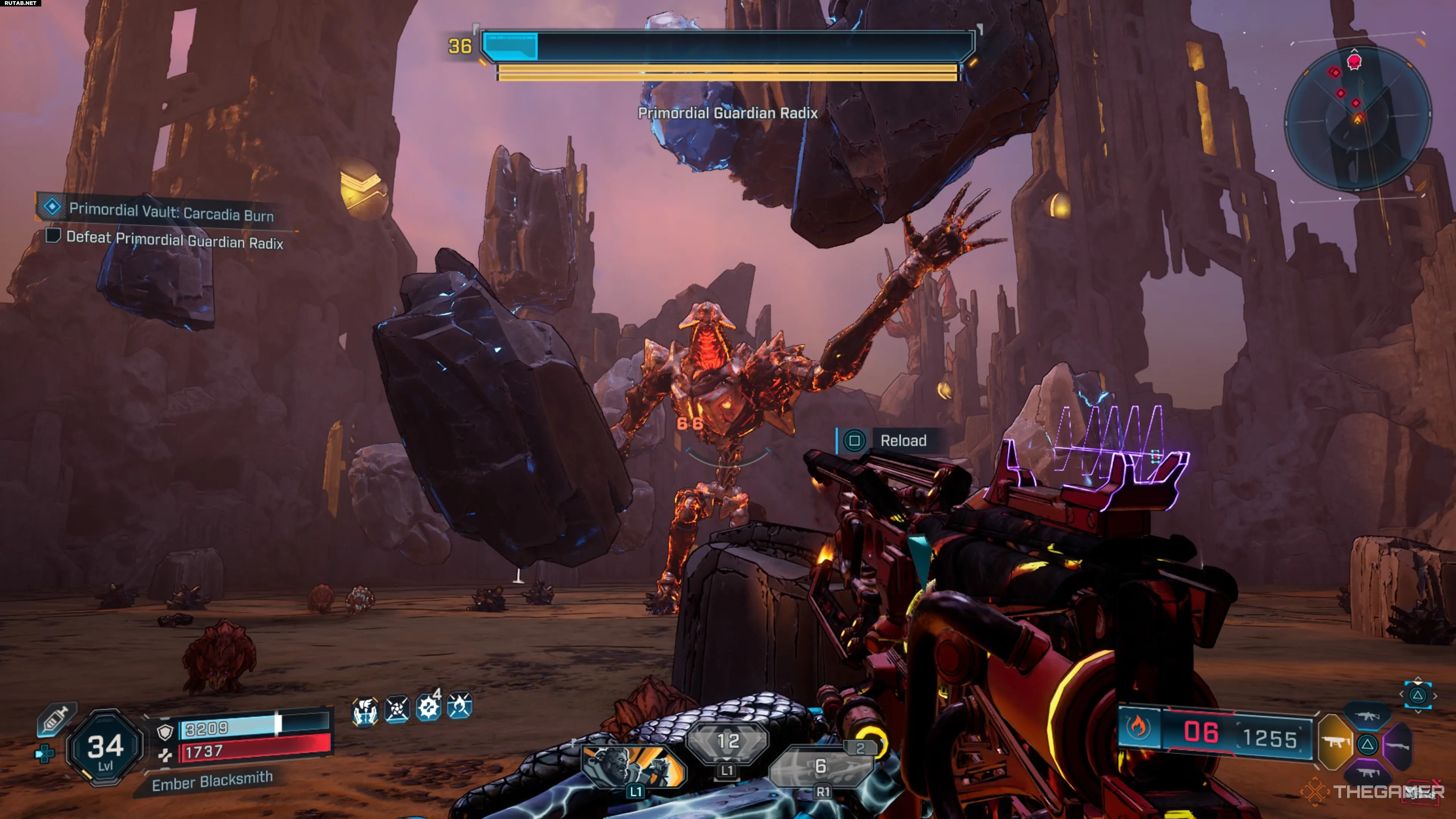Click the red boss marker on minimap
The image size is (1456, 819).
1354,61
